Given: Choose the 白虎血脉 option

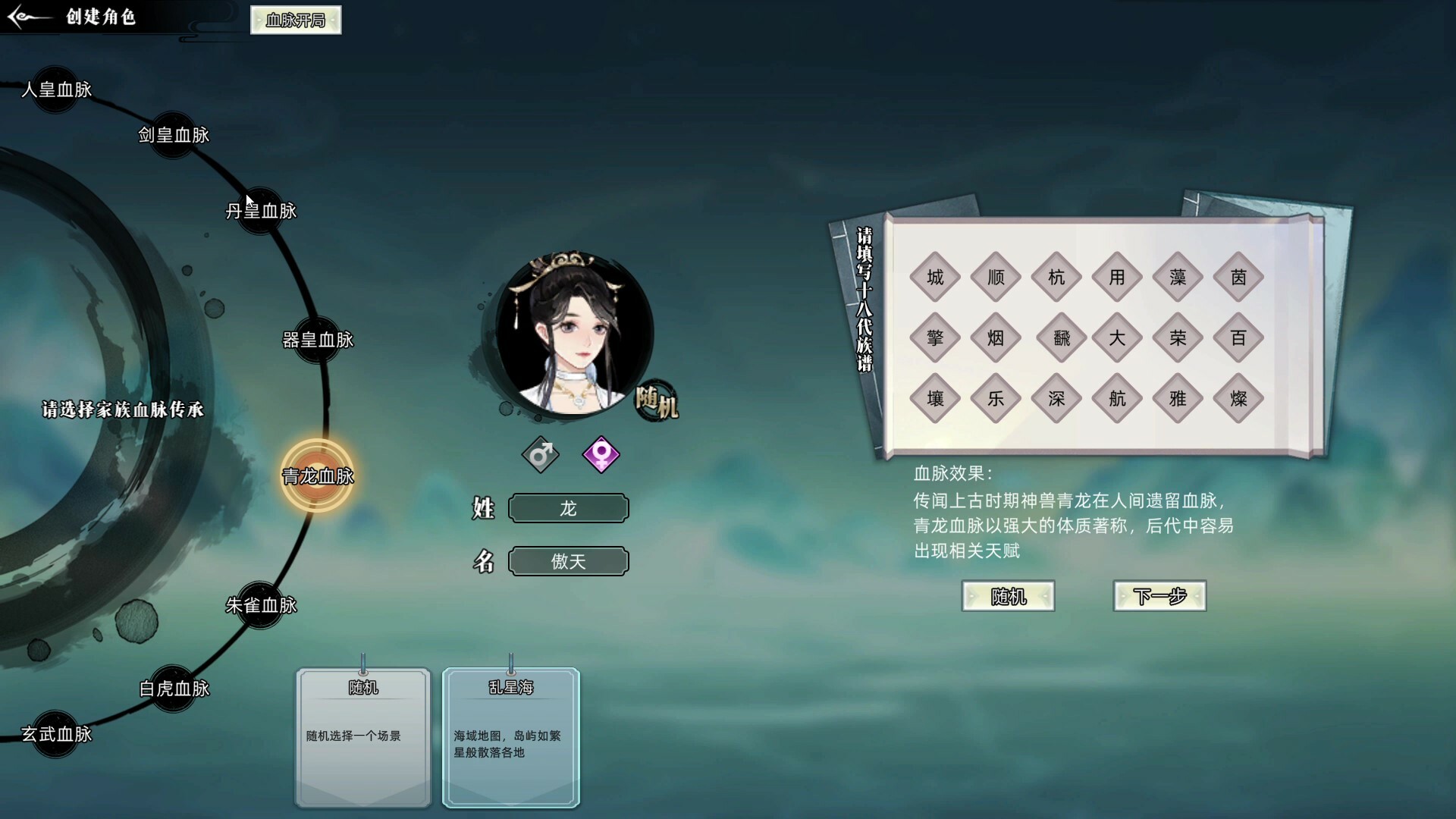Looking at the screenshot, I should click(x=173, y=686).
